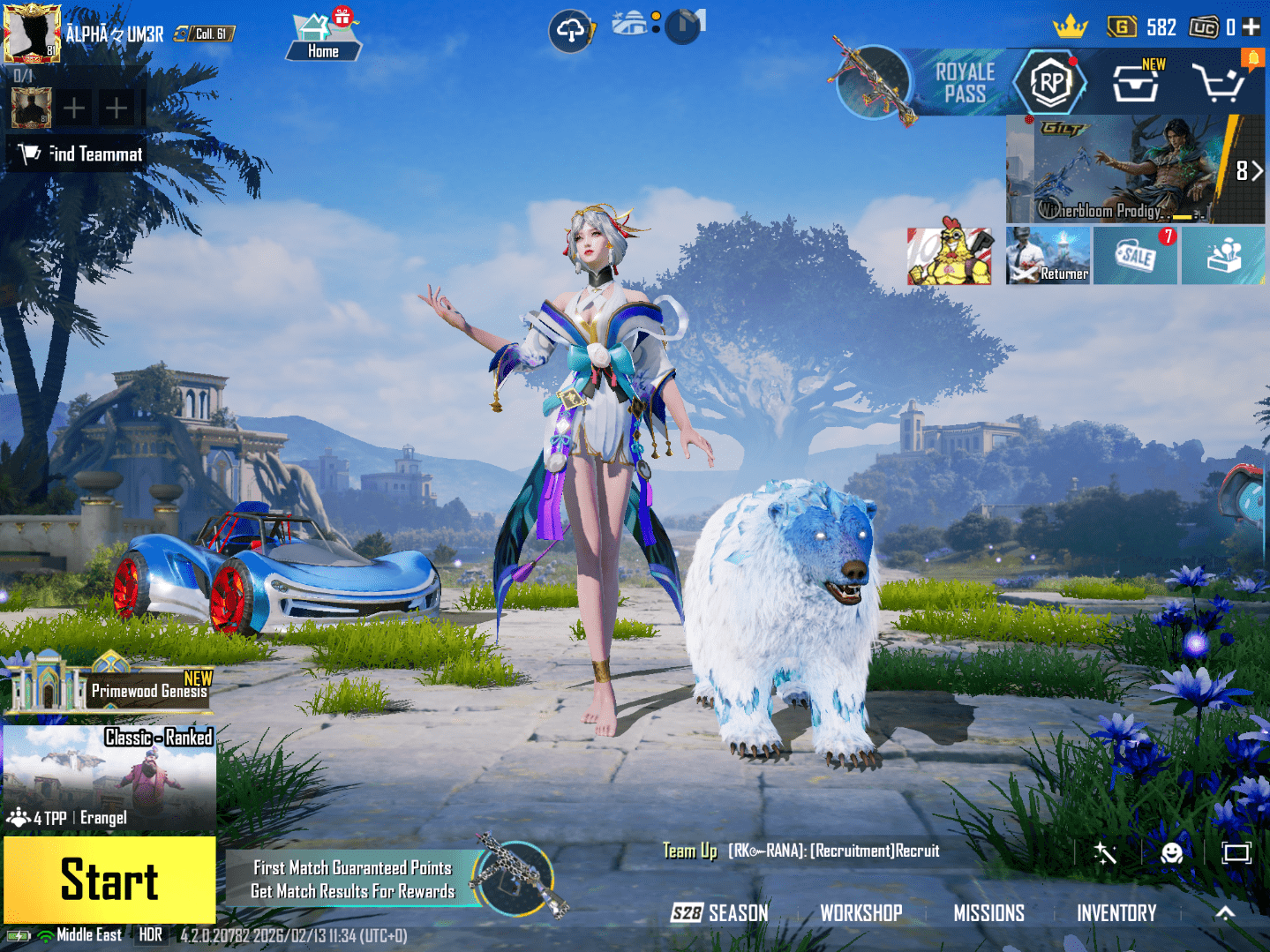Screen dimensions: 1270x952
Task: Open the Season S28 menu
Action: [x=719, y=913]
